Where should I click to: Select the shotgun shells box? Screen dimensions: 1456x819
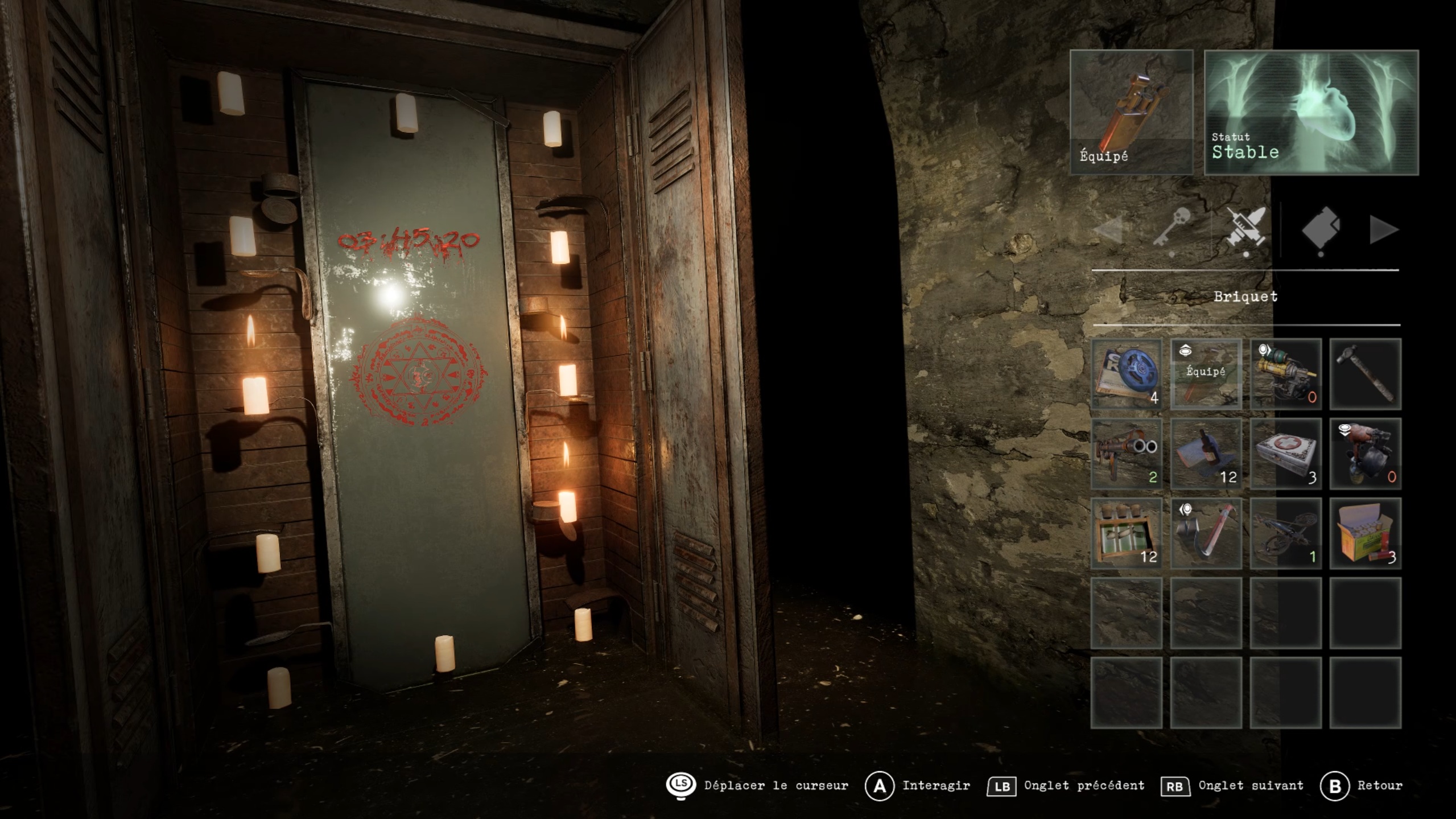pyautogui.click(x=1365, y=533)
